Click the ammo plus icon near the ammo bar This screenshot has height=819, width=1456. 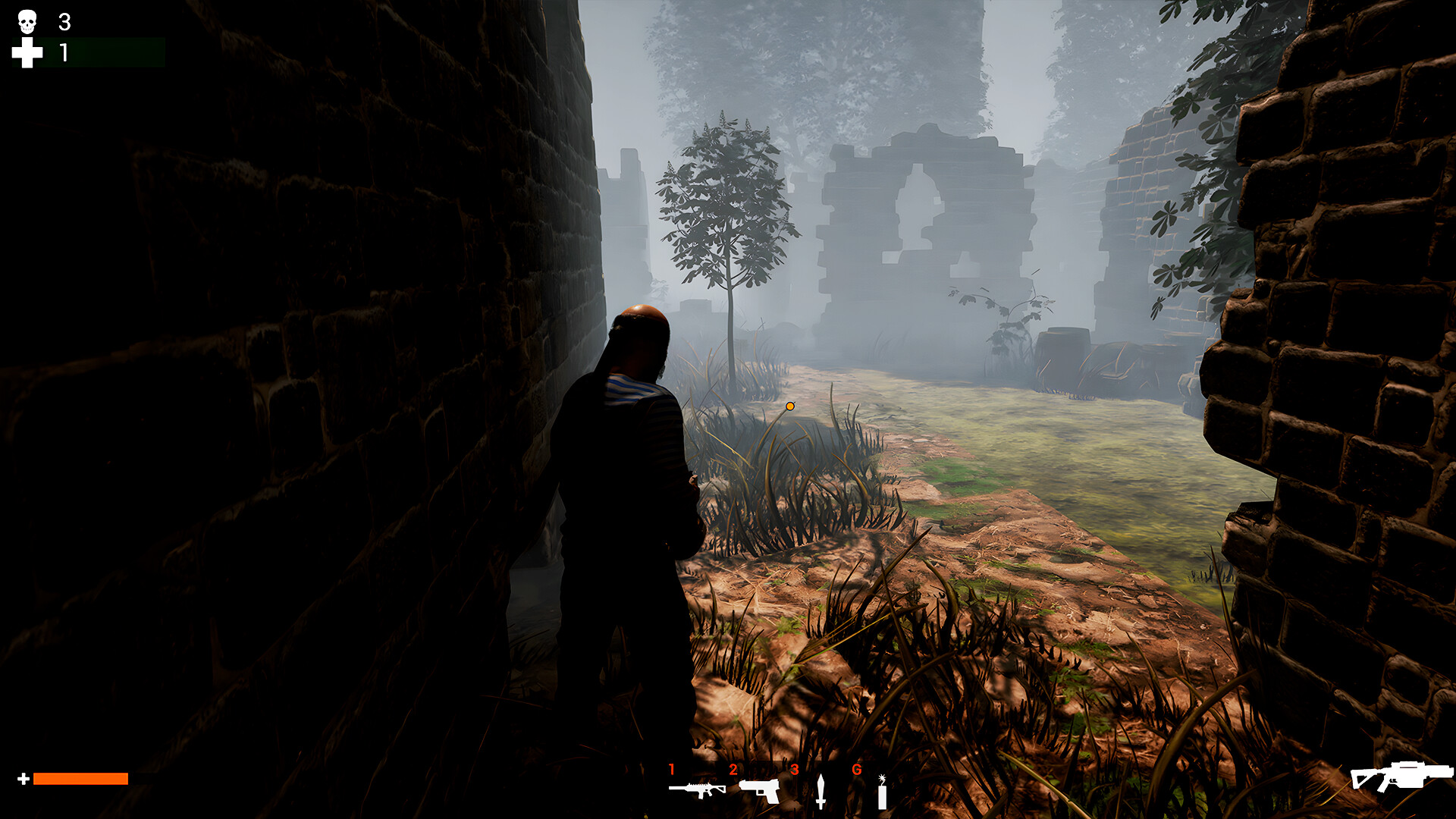coord(23,777)
